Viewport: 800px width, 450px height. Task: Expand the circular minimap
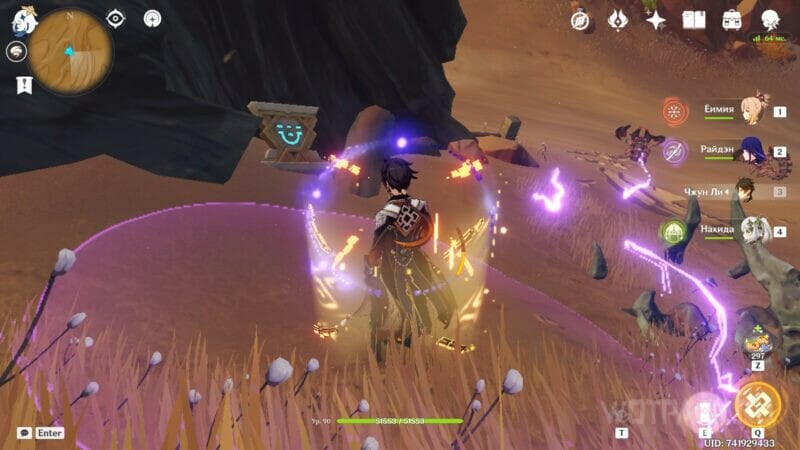coord(70,52)
